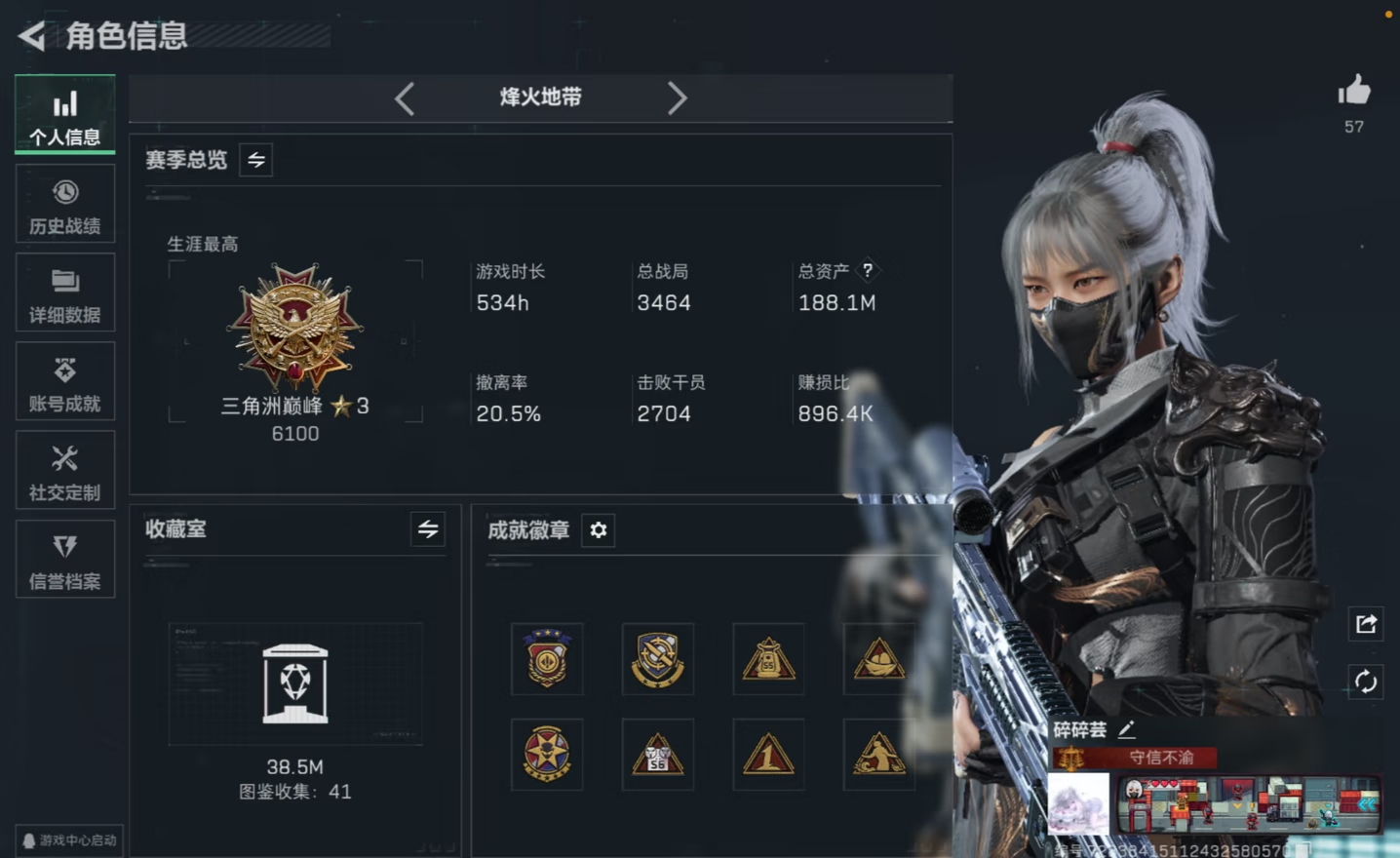Open the 详细数据 section
Screen dimensions: 1400x858
[64, 292]
